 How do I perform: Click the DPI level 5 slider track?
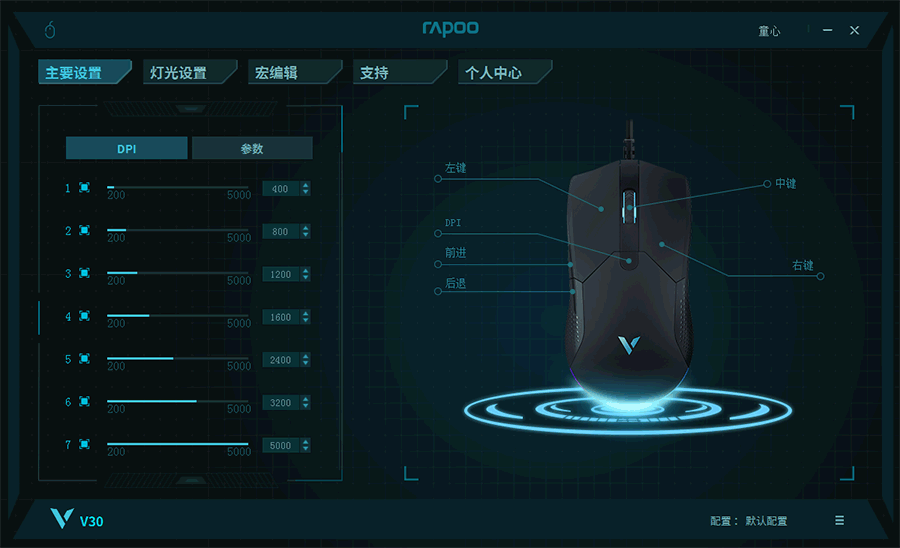pos(178,358)
